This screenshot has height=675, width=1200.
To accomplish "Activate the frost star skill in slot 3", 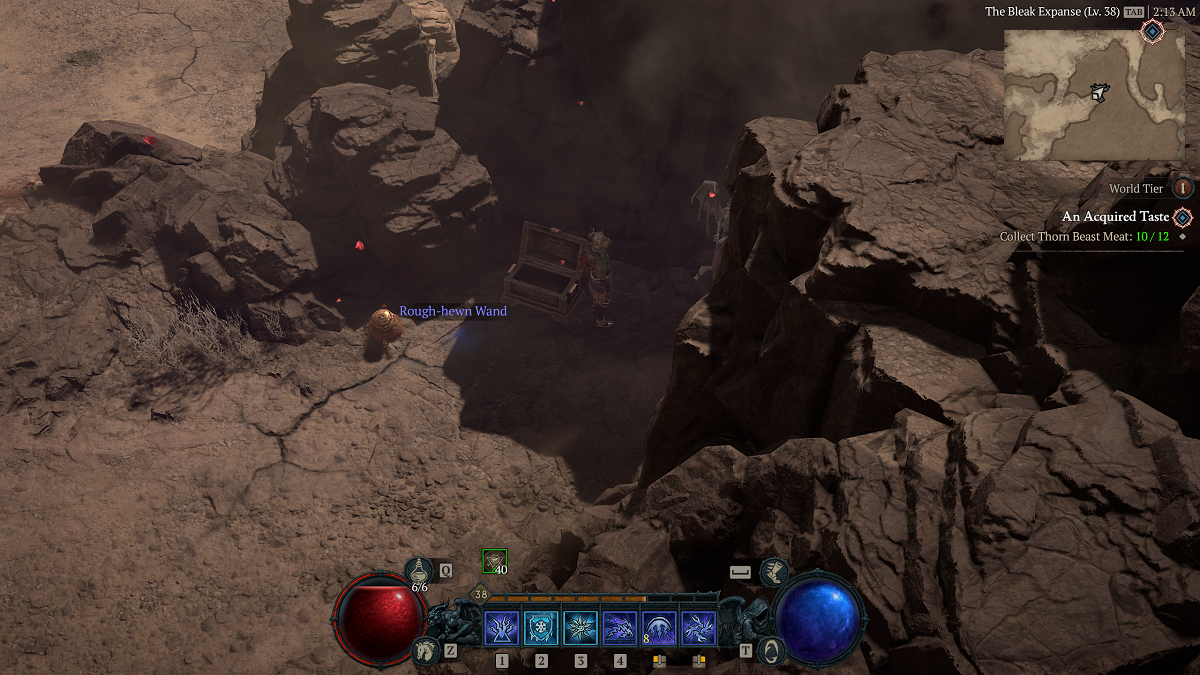I will point(581,629).
